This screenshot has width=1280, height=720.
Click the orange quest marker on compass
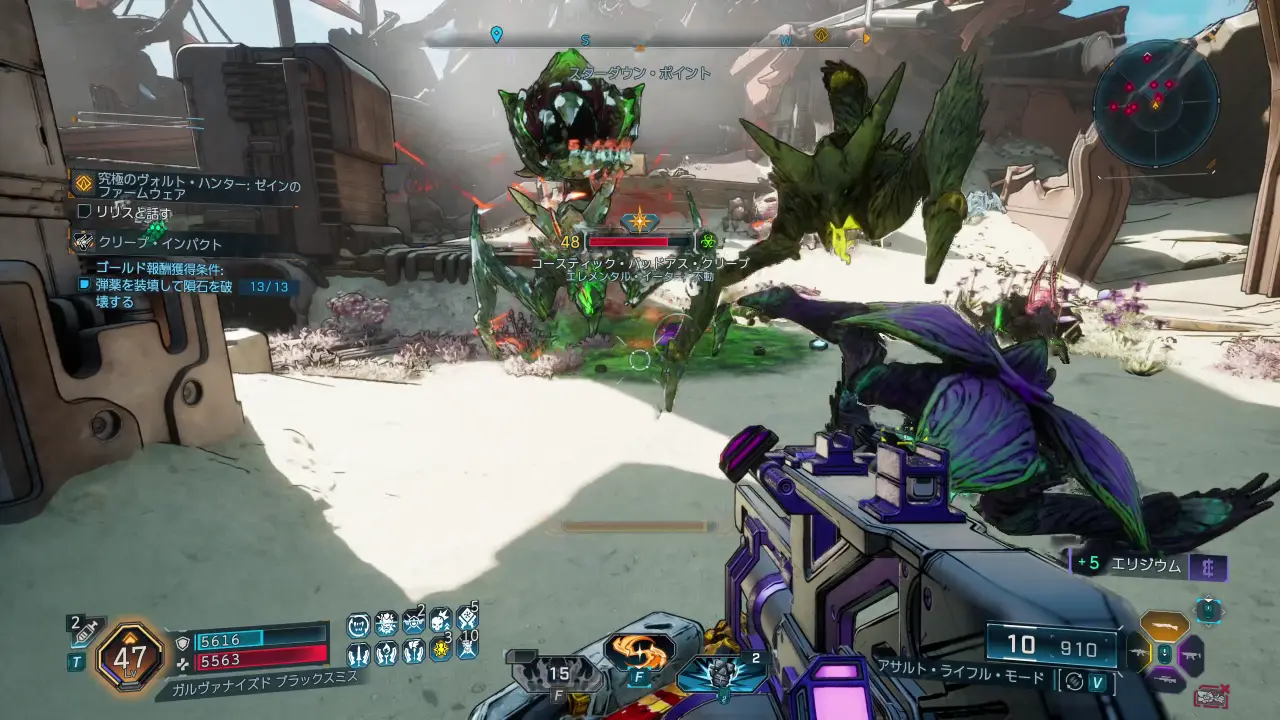821,36
